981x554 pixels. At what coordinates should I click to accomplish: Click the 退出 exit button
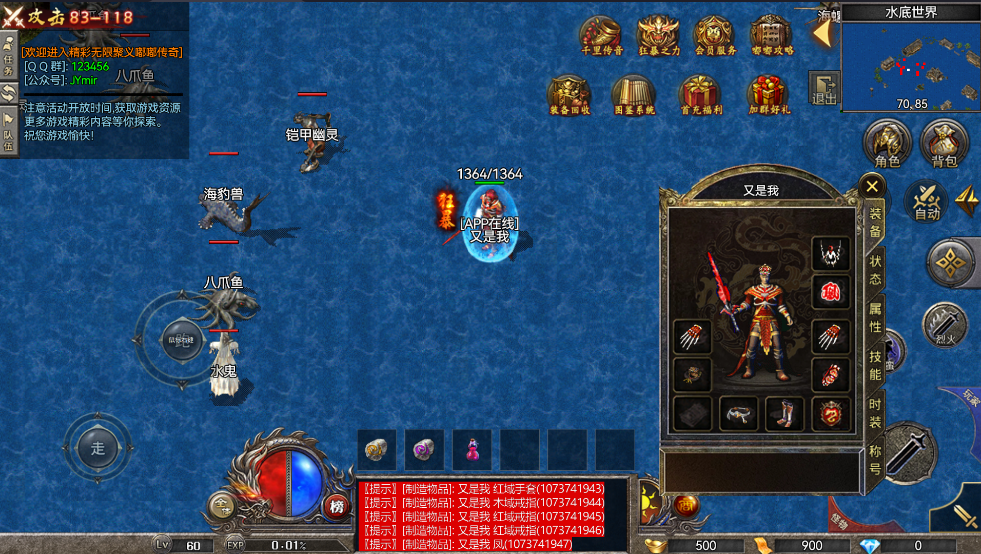(x=824, y=89)
